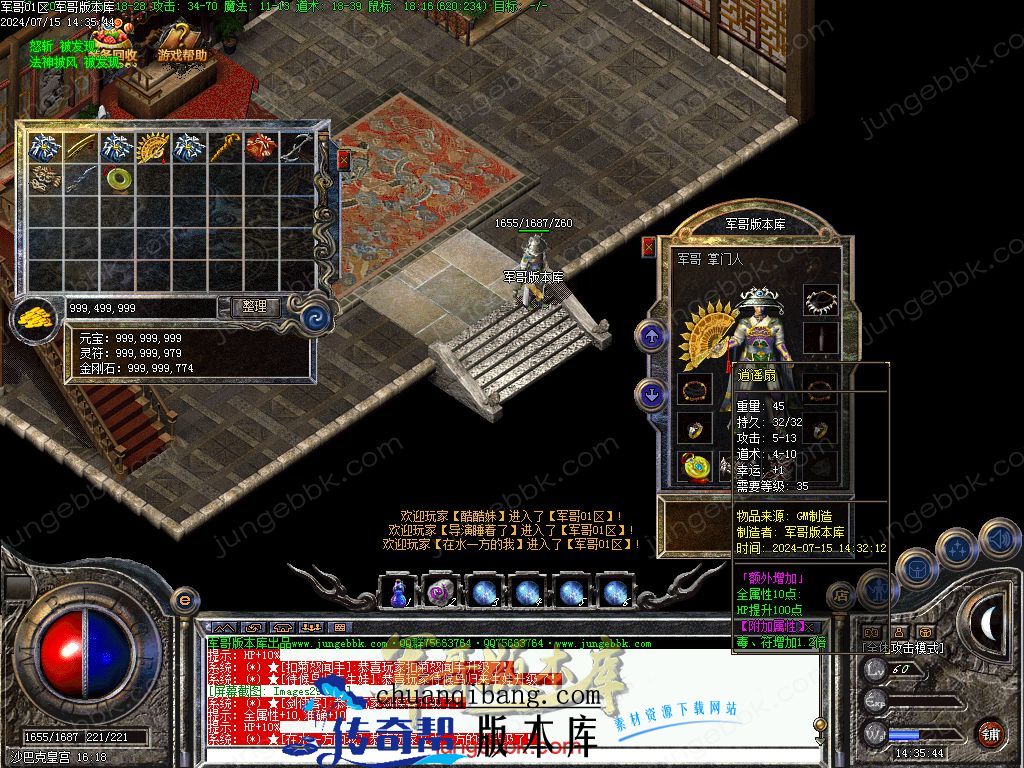Select the golden staff in the bag

tap(224, 147)
